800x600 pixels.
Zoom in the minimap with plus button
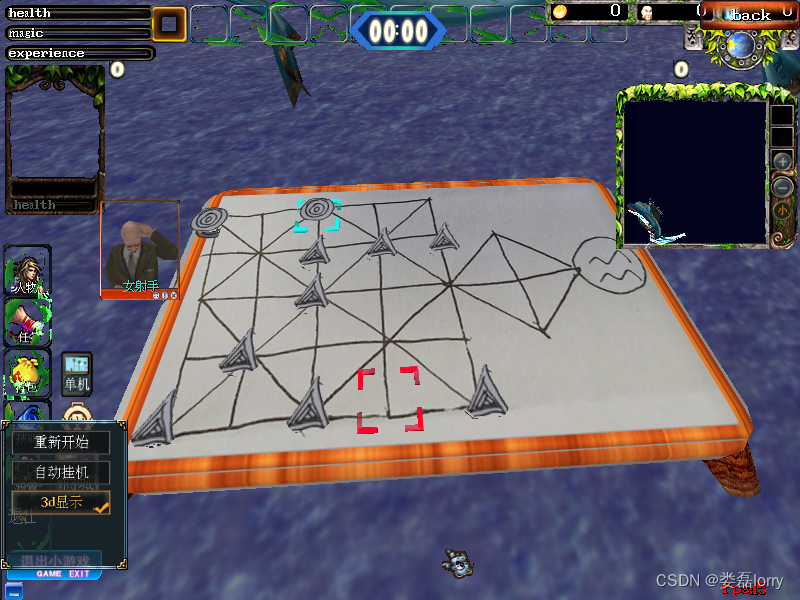[x=783, y=161]
